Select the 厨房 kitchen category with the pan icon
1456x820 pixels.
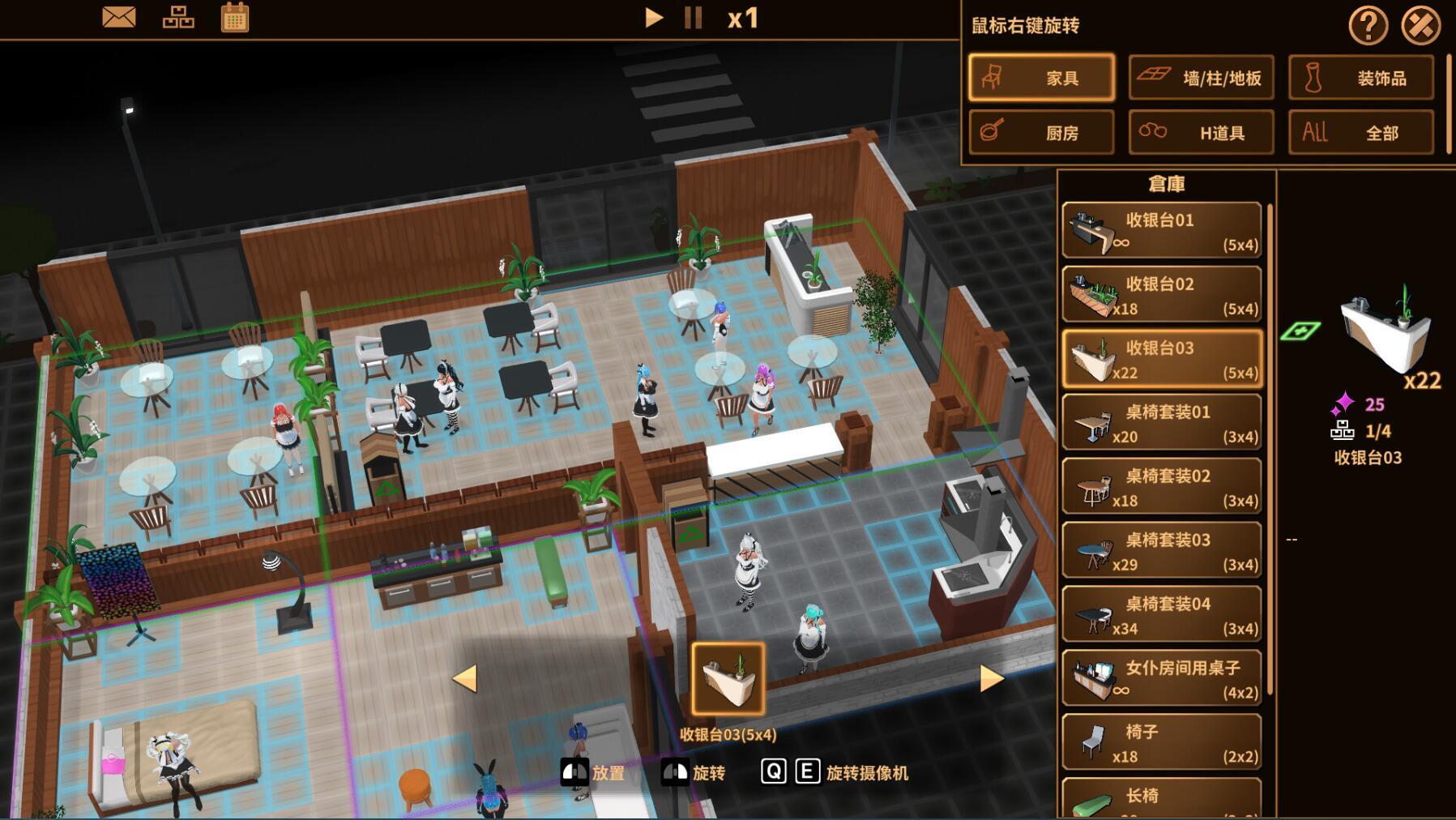pyautogui.click(x=1040, y=132)
